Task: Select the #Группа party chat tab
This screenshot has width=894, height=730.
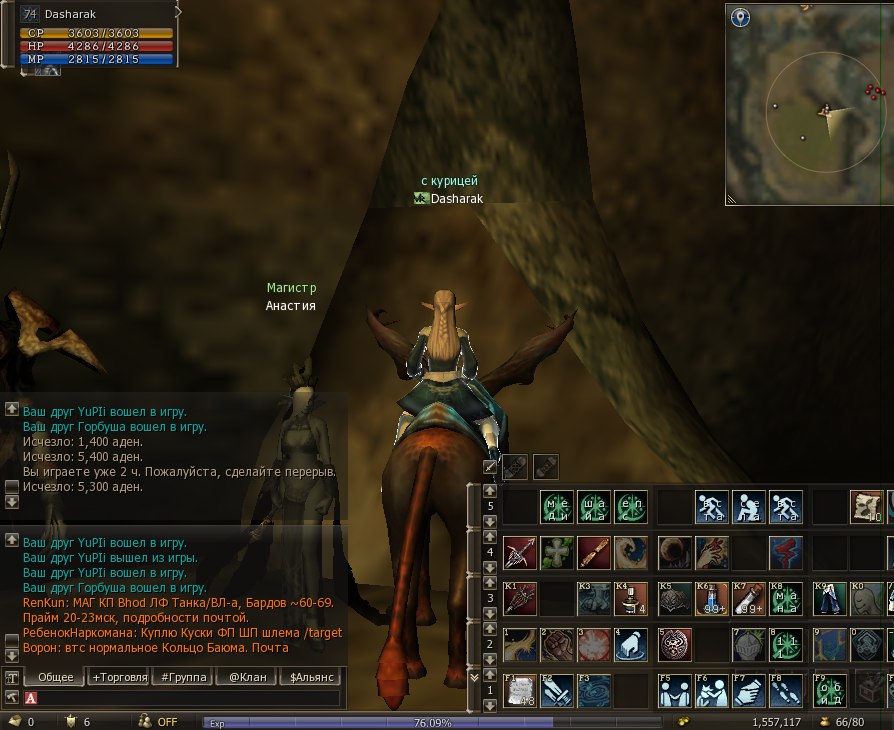Action: point(184,677)
